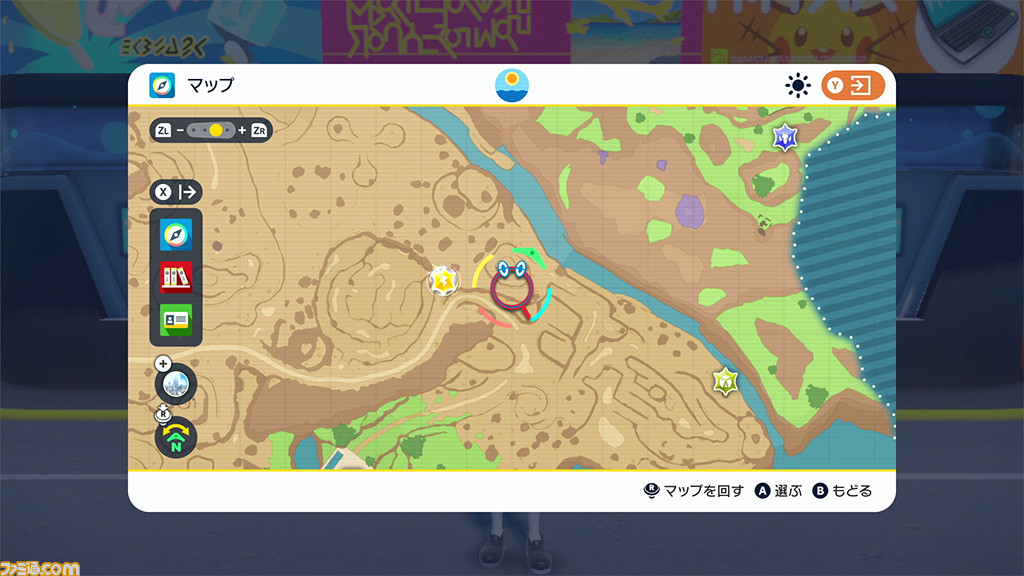Click the sunny weather icon in header
Viewport: 1024px width, 576px height.
click(x=797, y=86)
